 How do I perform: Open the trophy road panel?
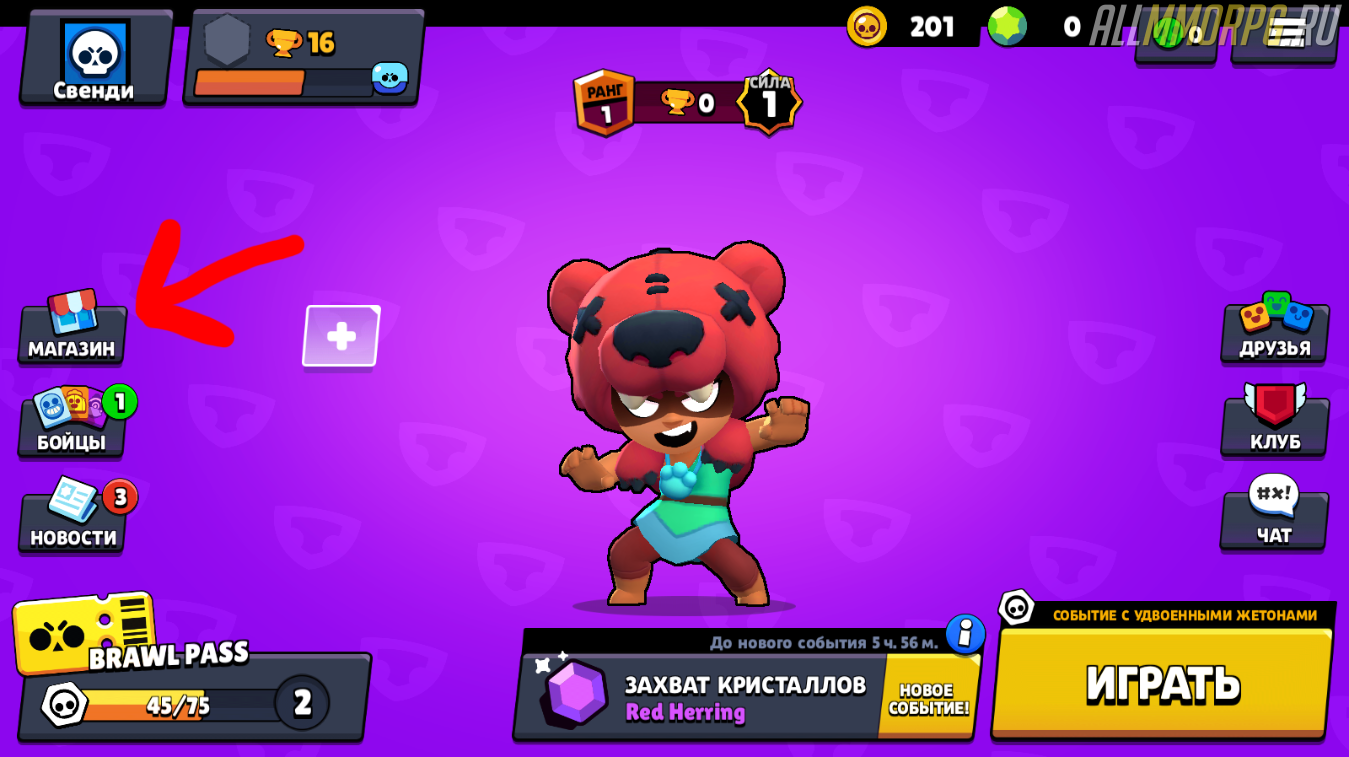click(303, 58)
